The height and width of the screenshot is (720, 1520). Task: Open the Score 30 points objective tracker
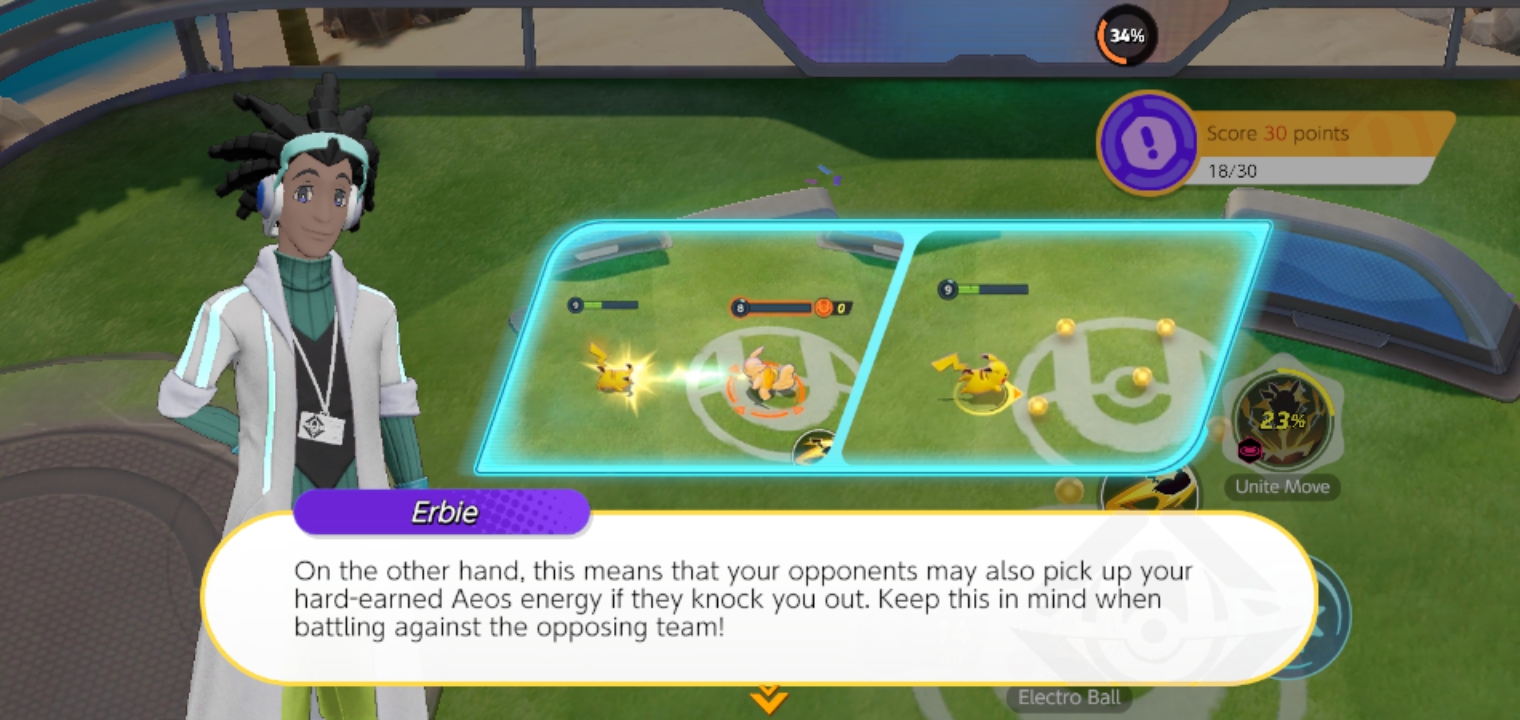(x=1275, y=146)
